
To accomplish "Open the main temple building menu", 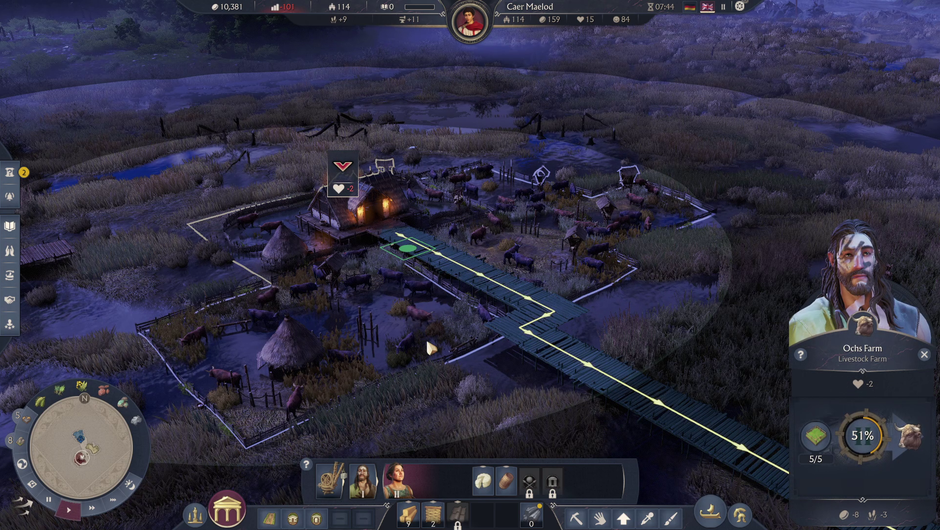I will tap(227, 510).
